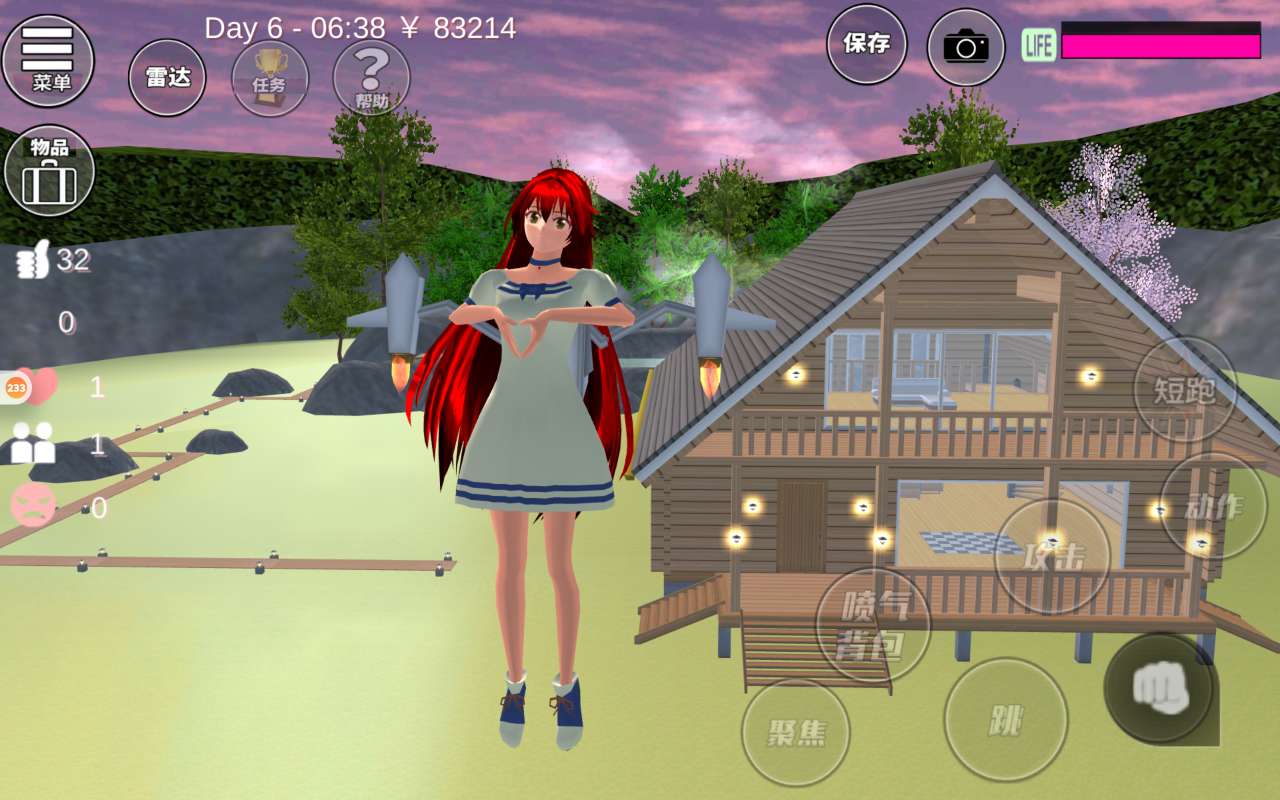The width and height of the screenshot is (1280, 800).
Task: Tap the fist punch button
Action: click(1159, 687)
